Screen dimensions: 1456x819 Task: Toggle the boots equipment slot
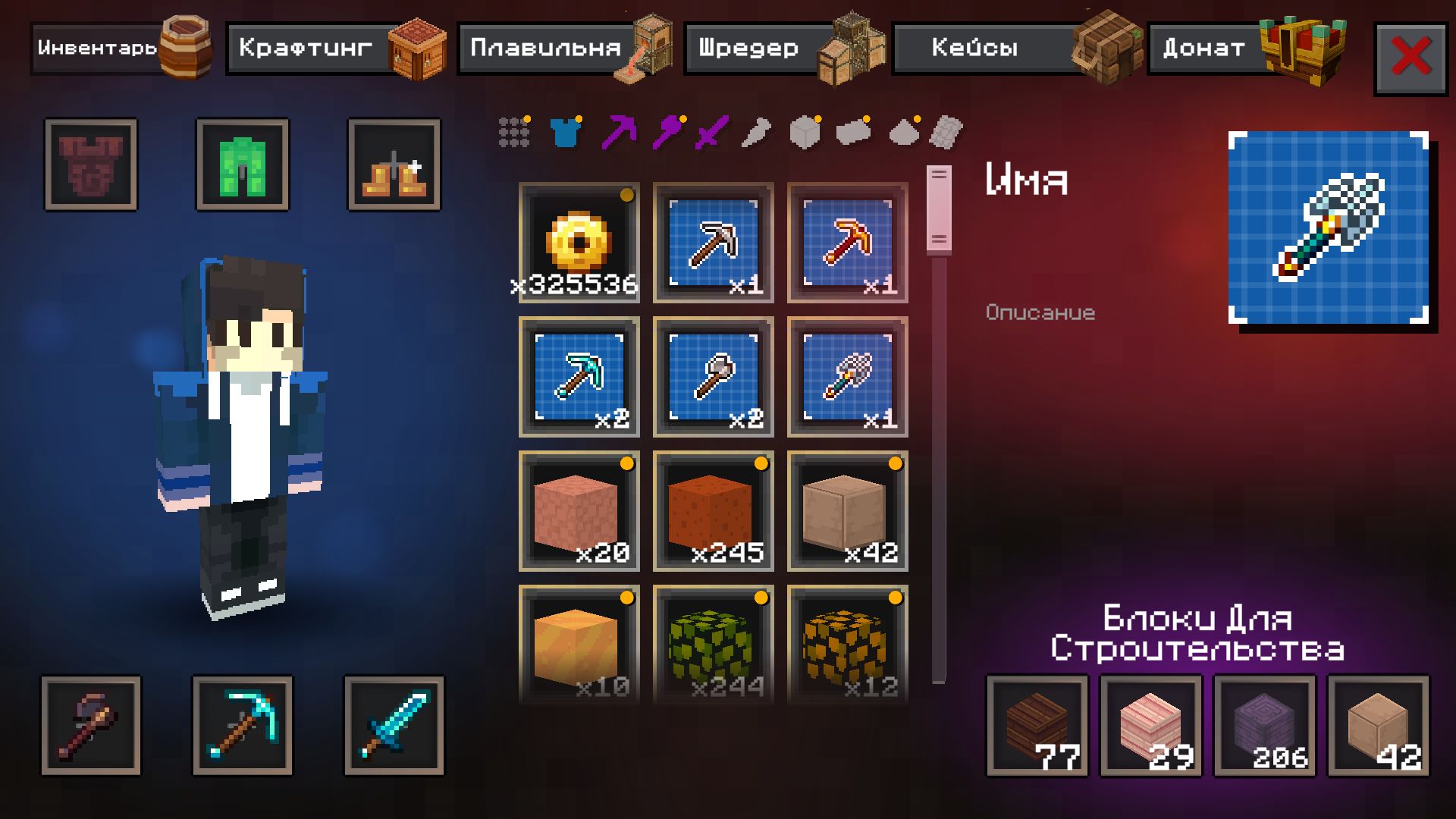394,164
